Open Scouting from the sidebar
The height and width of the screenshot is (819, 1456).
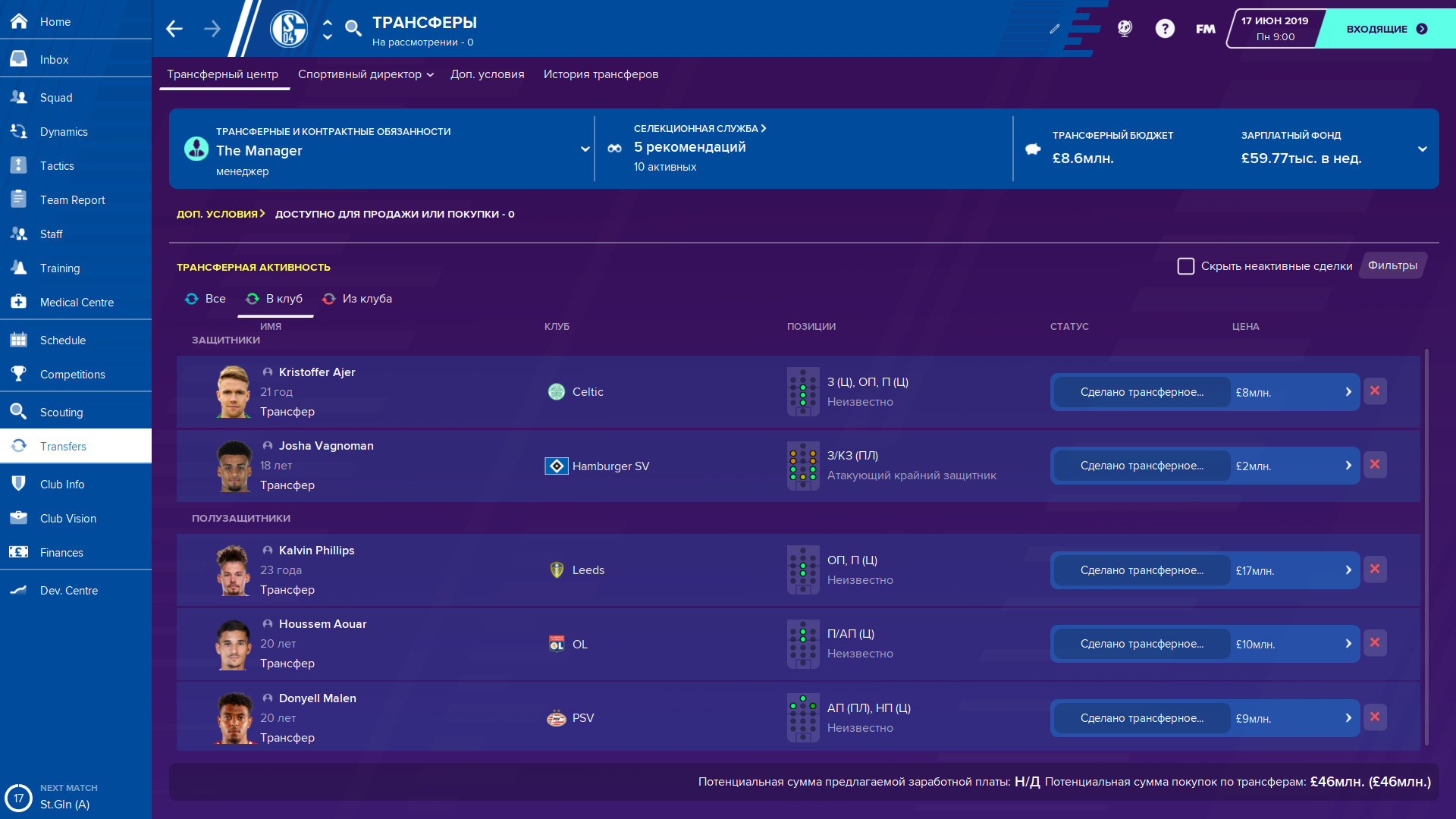point(61,412)
